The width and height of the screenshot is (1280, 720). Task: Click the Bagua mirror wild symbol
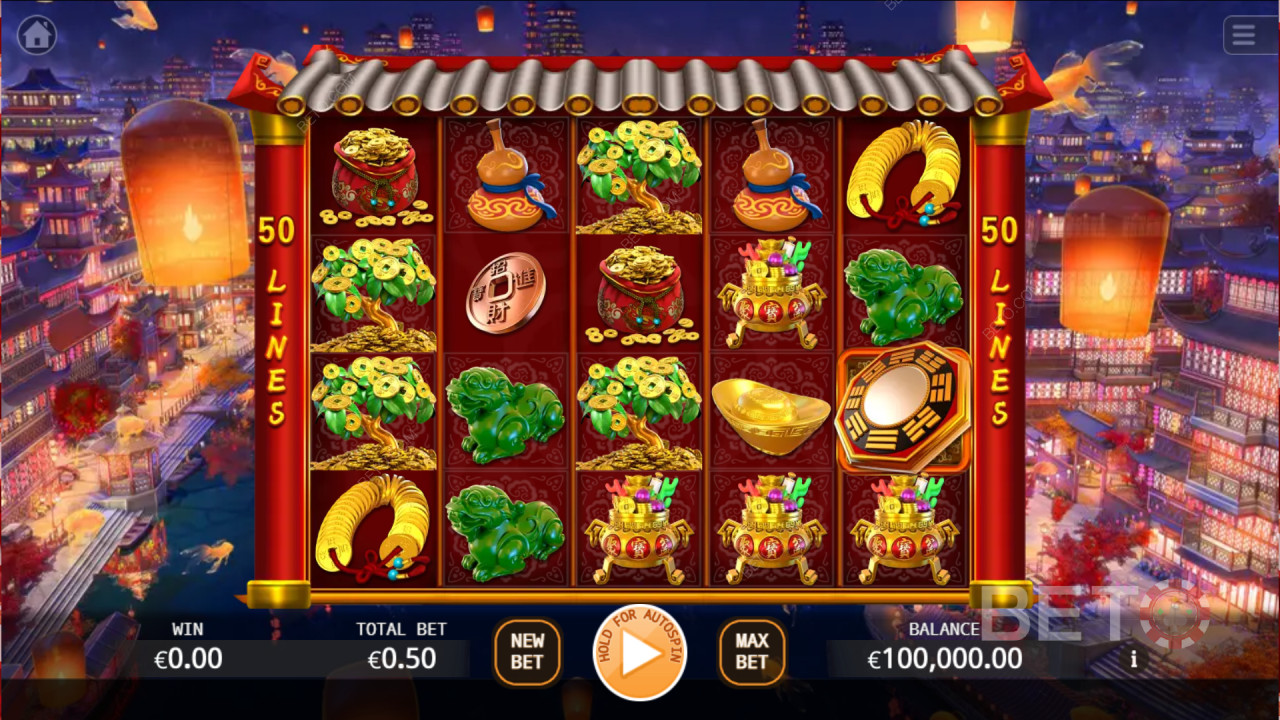(903, 410)
